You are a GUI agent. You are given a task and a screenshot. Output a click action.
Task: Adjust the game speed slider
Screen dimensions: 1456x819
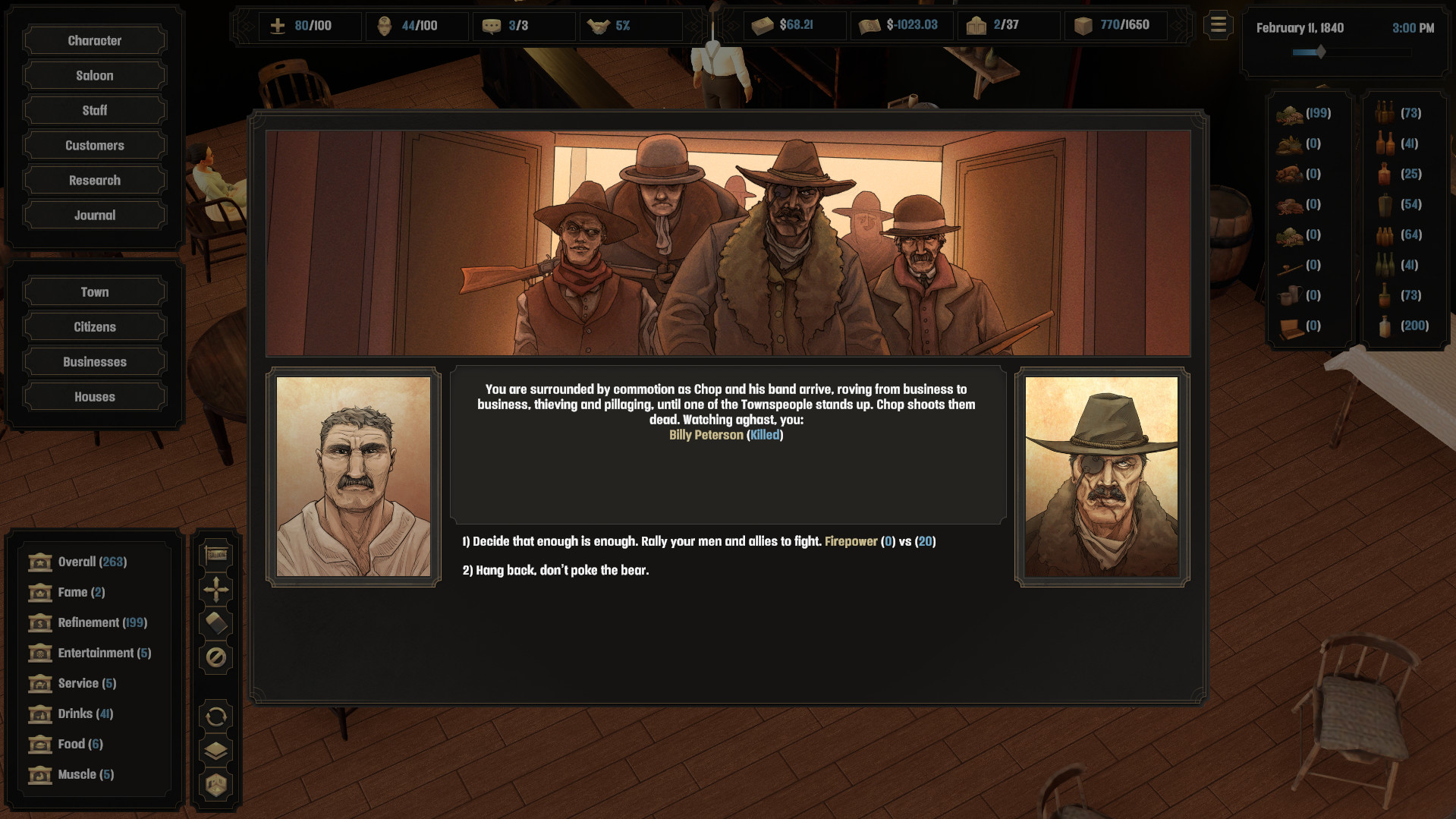(1320, 52)
